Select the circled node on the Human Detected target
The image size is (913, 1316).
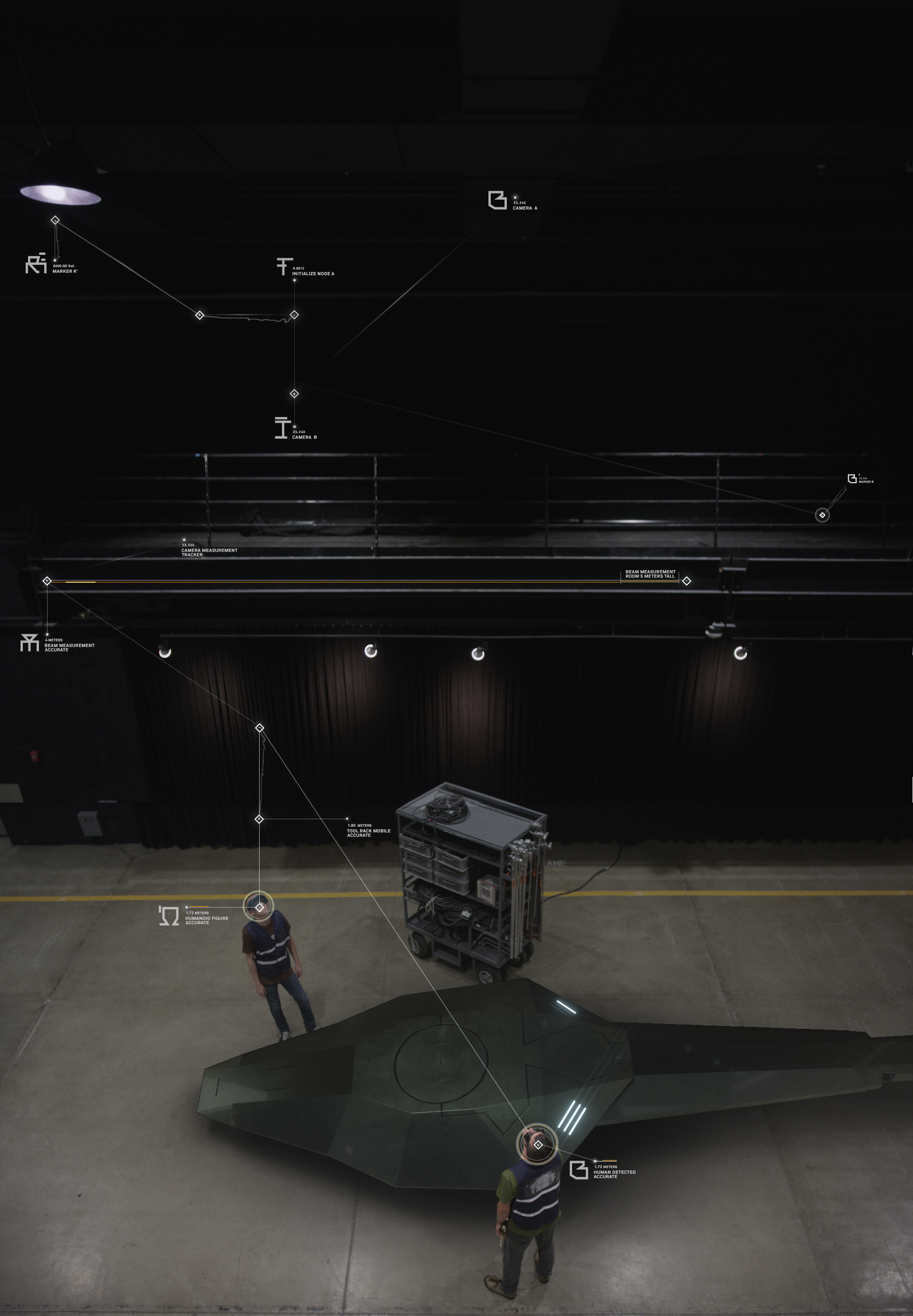(x=538, y=1144)
